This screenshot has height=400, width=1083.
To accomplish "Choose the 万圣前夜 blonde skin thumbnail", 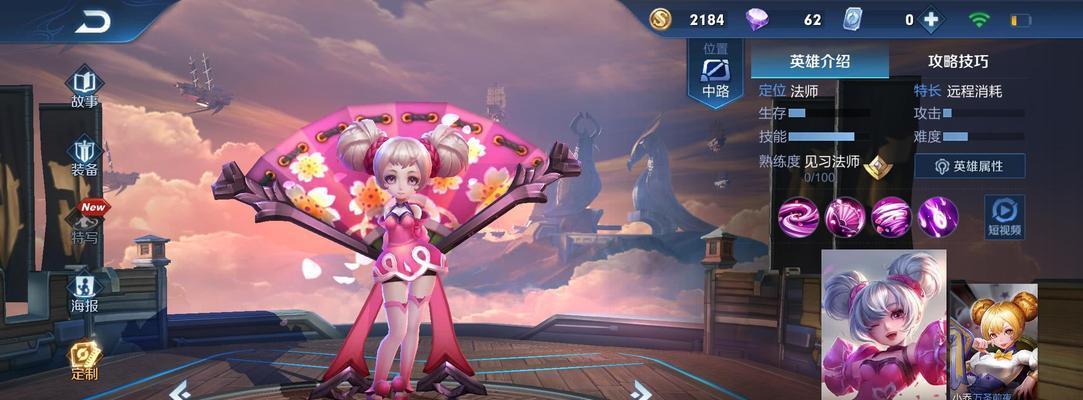I will [992, 342].
